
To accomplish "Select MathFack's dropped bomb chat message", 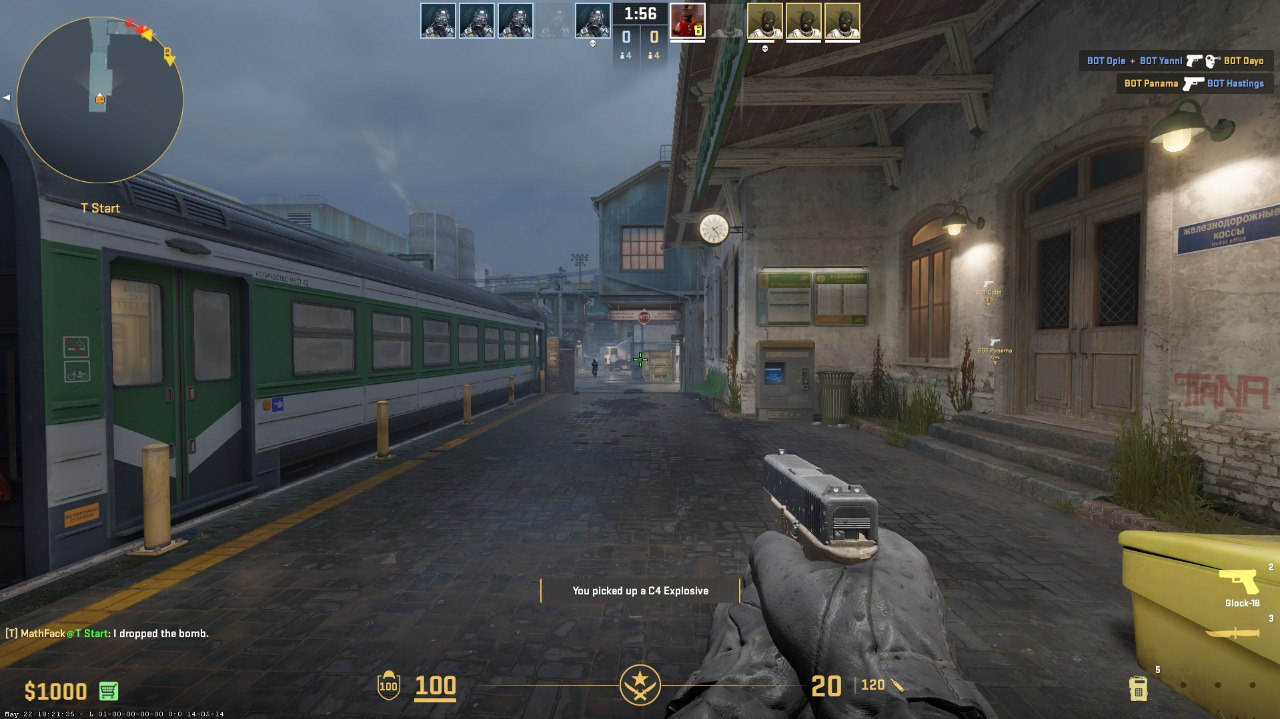I will pos(107,633).
